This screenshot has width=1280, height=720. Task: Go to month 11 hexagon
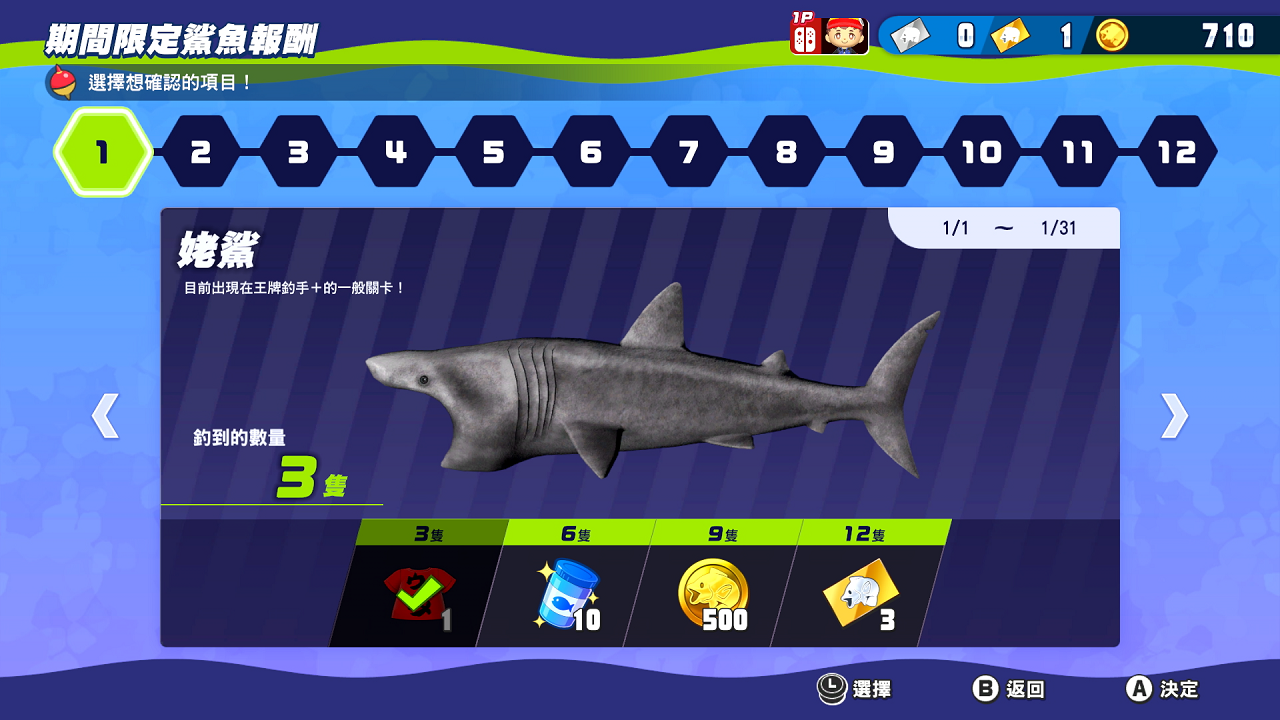click(1079, 152)
